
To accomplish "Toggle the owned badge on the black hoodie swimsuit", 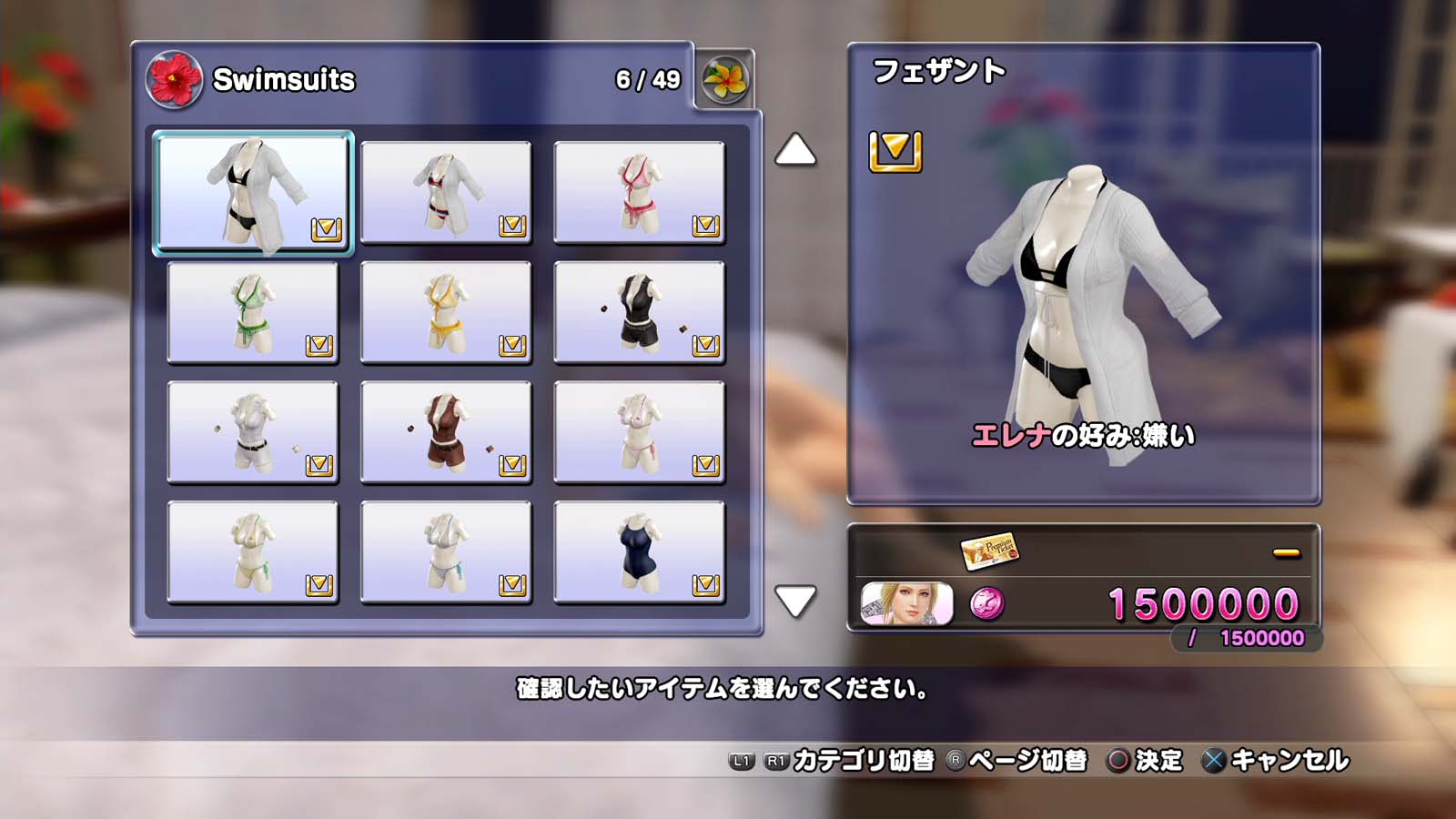I will point(705,343).
